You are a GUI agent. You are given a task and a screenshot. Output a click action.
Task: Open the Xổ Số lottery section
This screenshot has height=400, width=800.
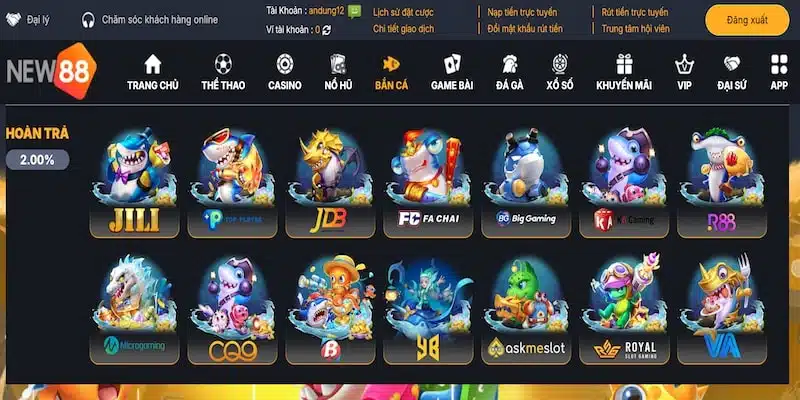pos(560,73)
